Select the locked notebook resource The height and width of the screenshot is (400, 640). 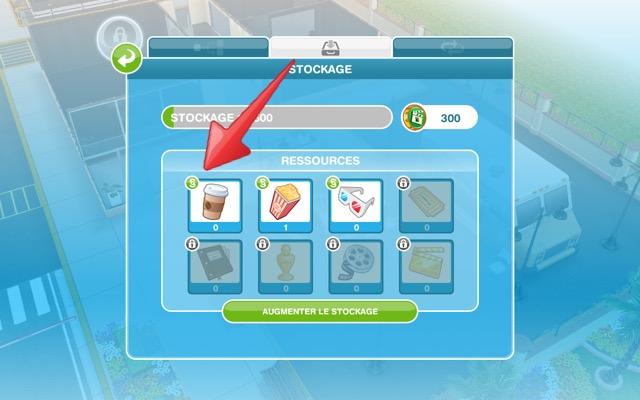click(215, 266)
